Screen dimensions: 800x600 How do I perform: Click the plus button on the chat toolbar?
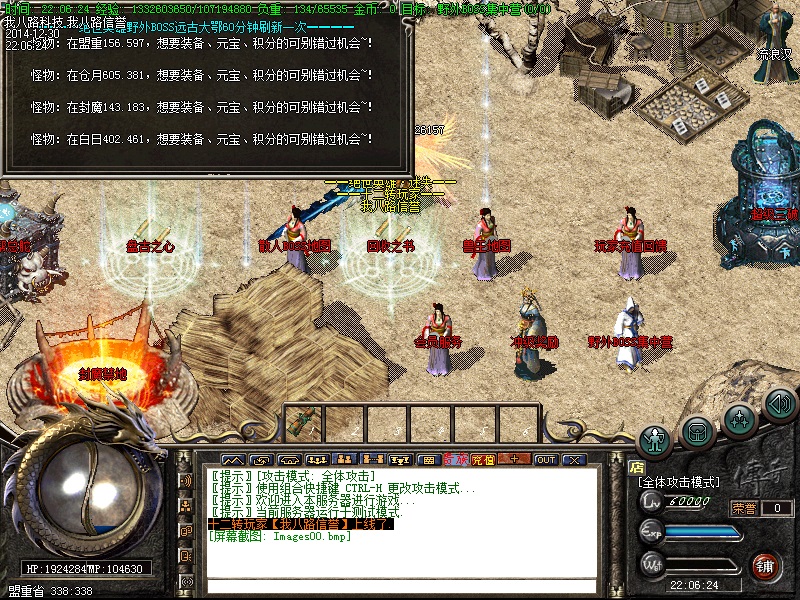(x=514, y=460)
